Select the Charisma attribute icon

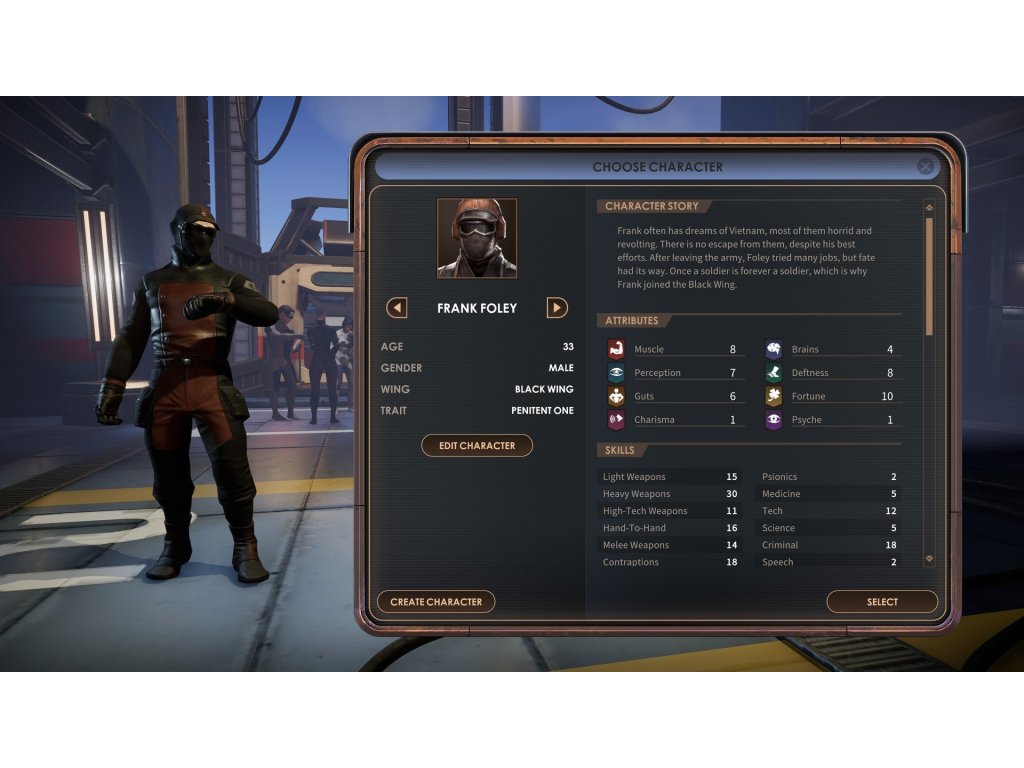pyautogui.click(x=616, y=420)
